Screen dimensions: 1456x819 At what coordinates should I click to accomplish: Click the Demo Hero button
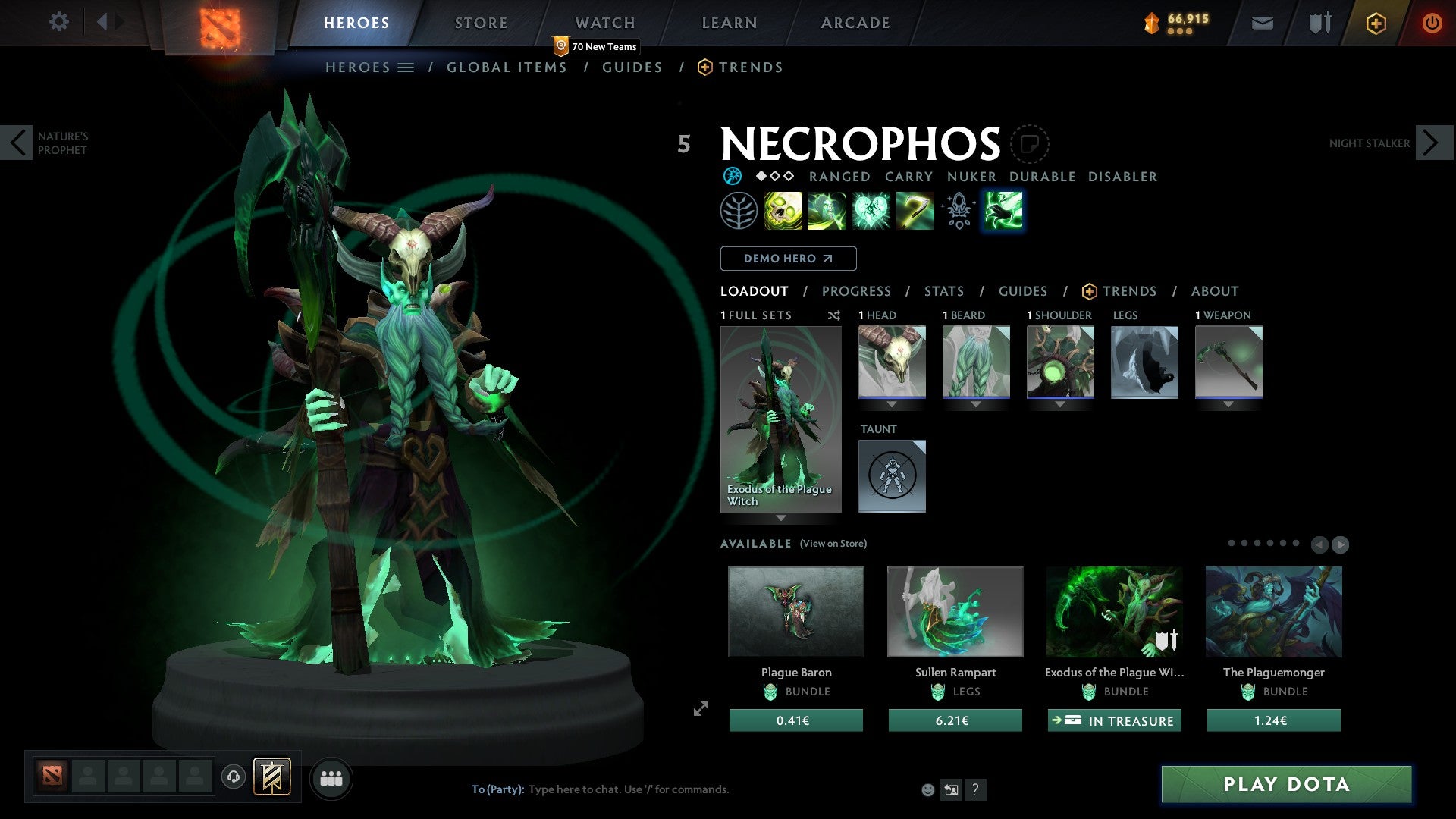click(787, 258)
